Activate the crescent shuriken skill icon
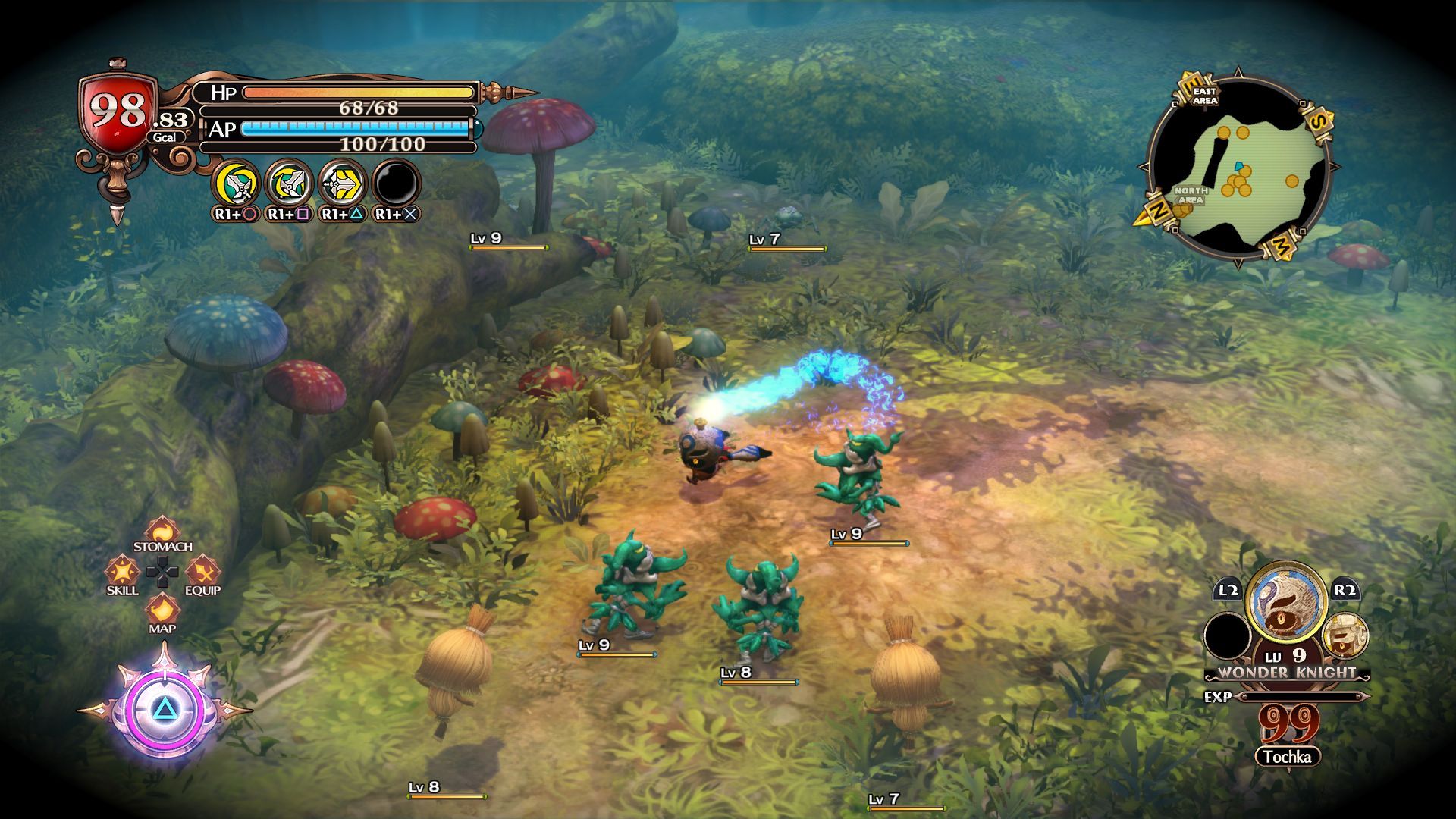The height and width of the screenshot is (819, 1456). [x=237, y=184]
